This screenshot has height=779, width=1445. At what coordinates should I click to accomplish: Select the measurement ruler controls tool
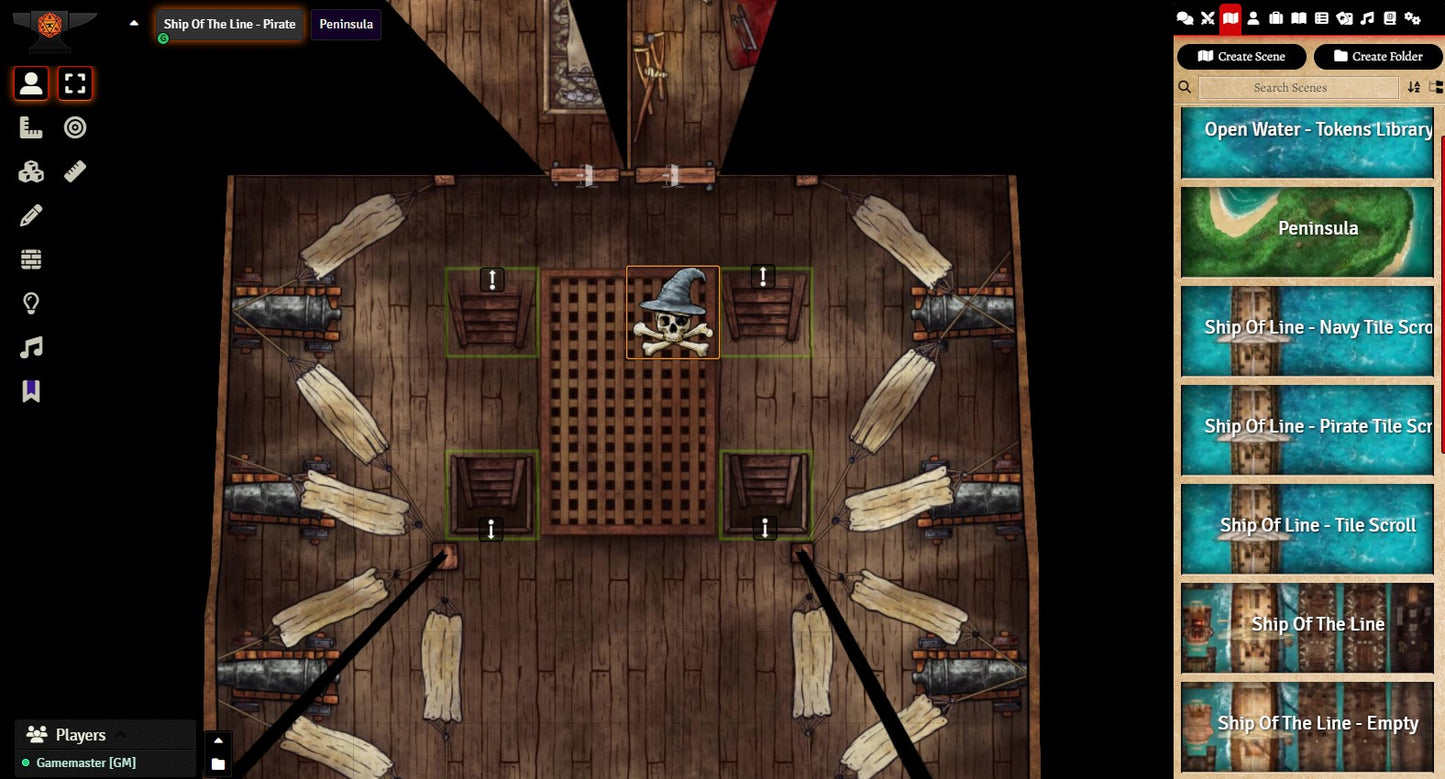point(31,128)
